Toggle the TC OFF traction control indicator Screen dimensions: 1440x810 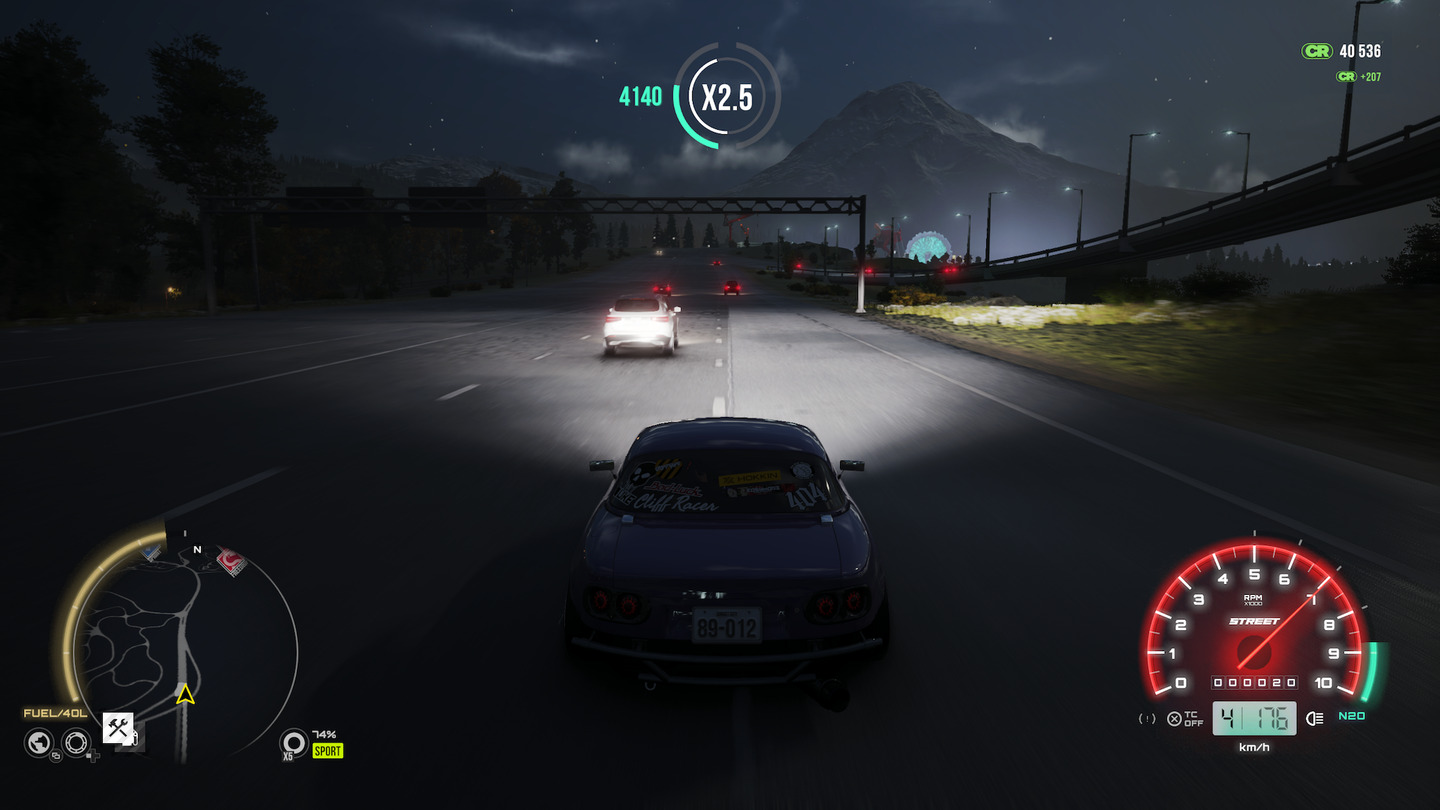click(x=1185, y=718)
